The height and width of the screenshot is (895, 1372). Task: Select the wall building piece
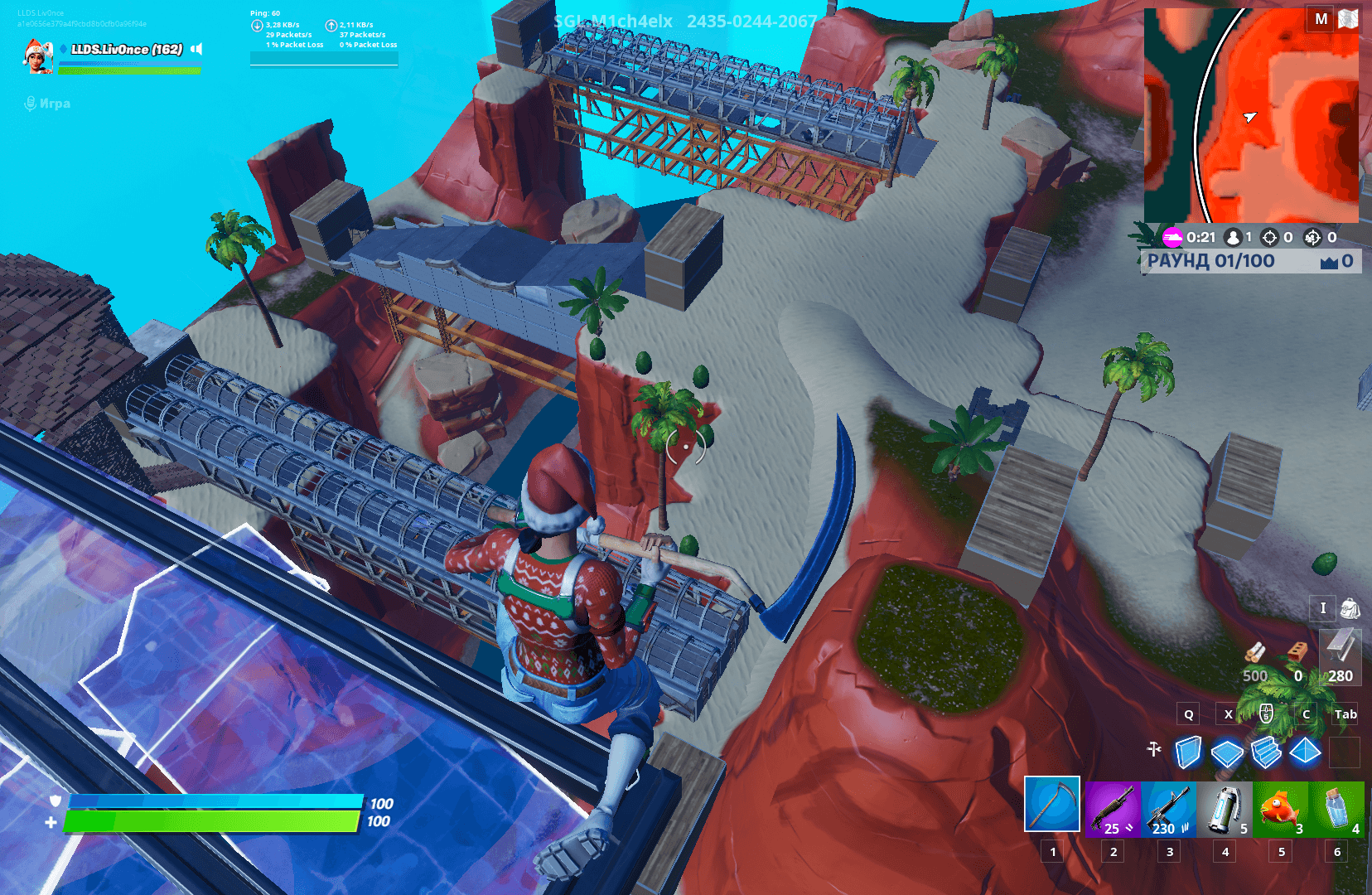1190,752
